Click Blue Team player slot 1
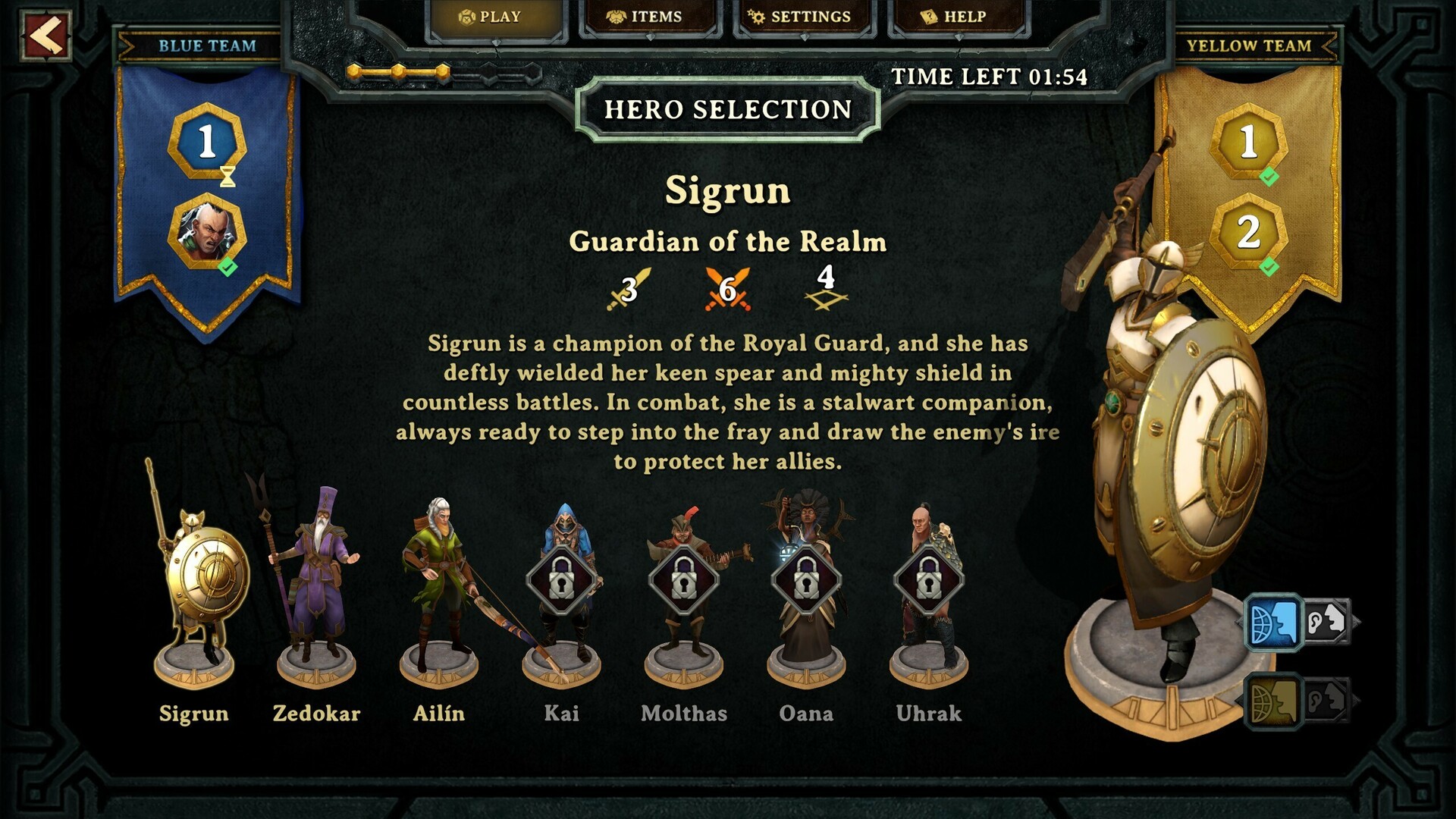This screenshot has width=1456, height=819. tap(206, 142)
